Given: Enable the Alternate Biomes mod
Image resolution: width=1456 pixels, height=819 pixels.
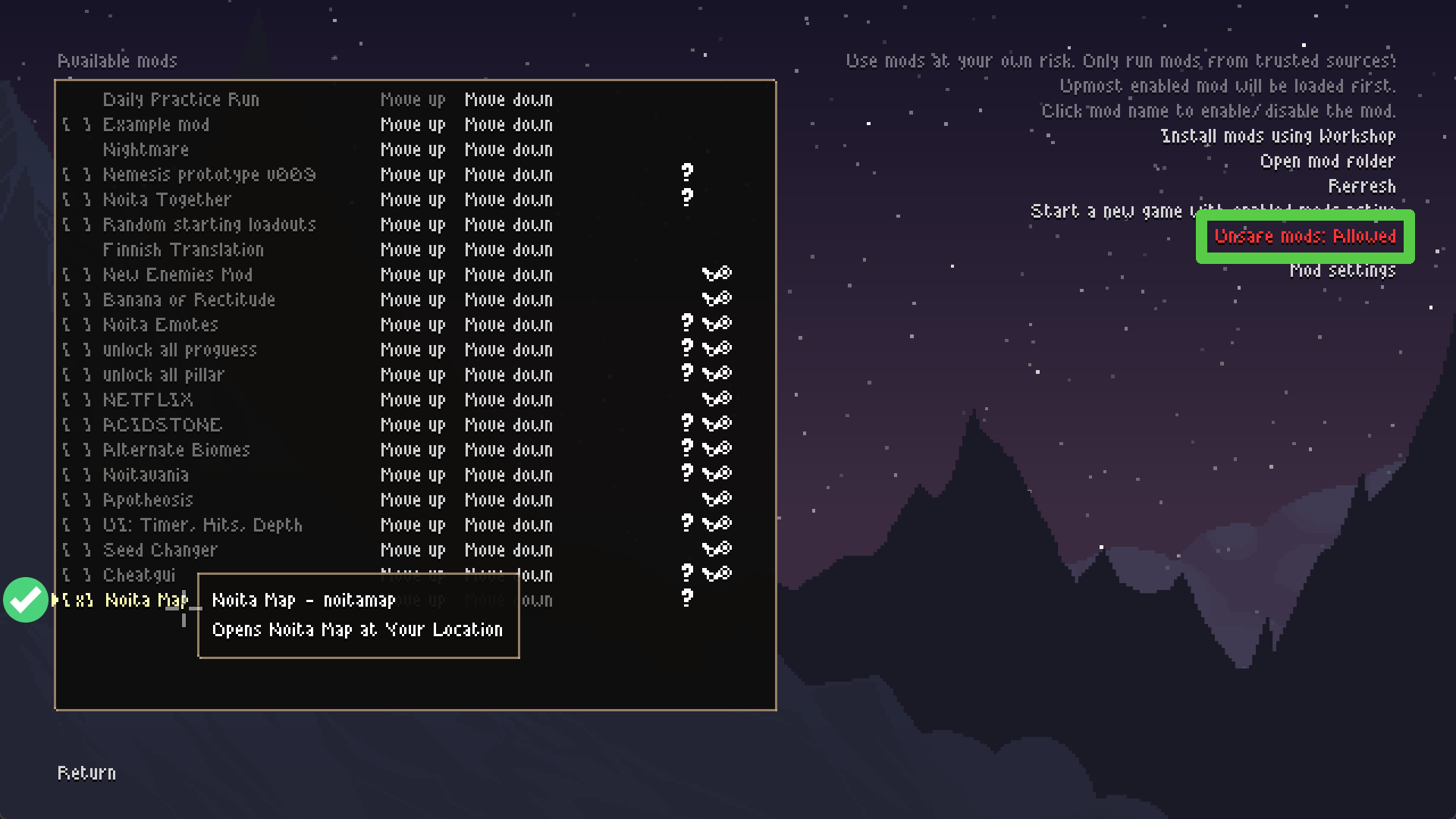Looking at the screenshot, I should (x=176, y=450).
